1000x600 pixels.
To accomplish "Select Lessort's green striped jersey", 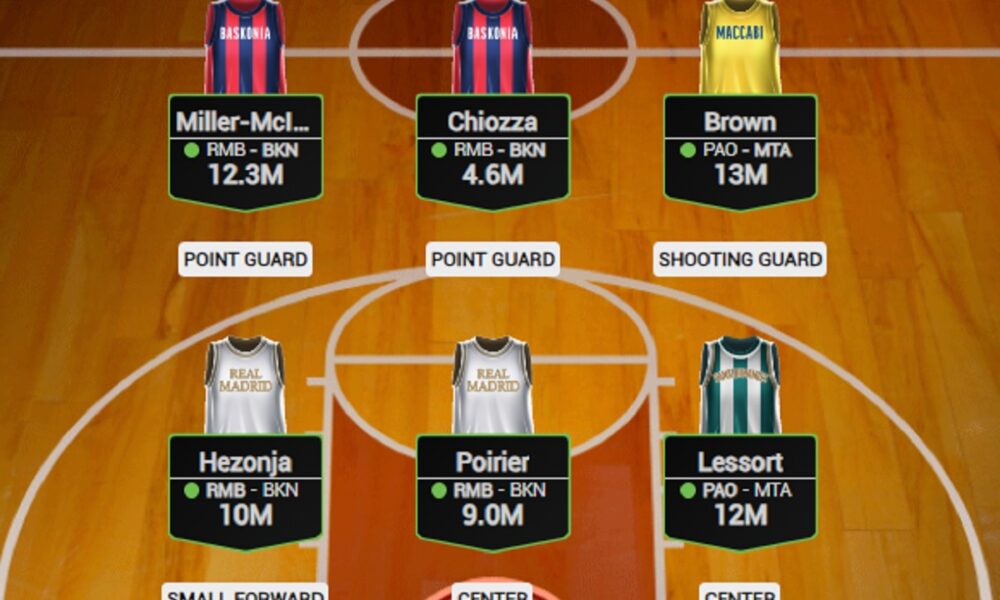I will point(740,386).
